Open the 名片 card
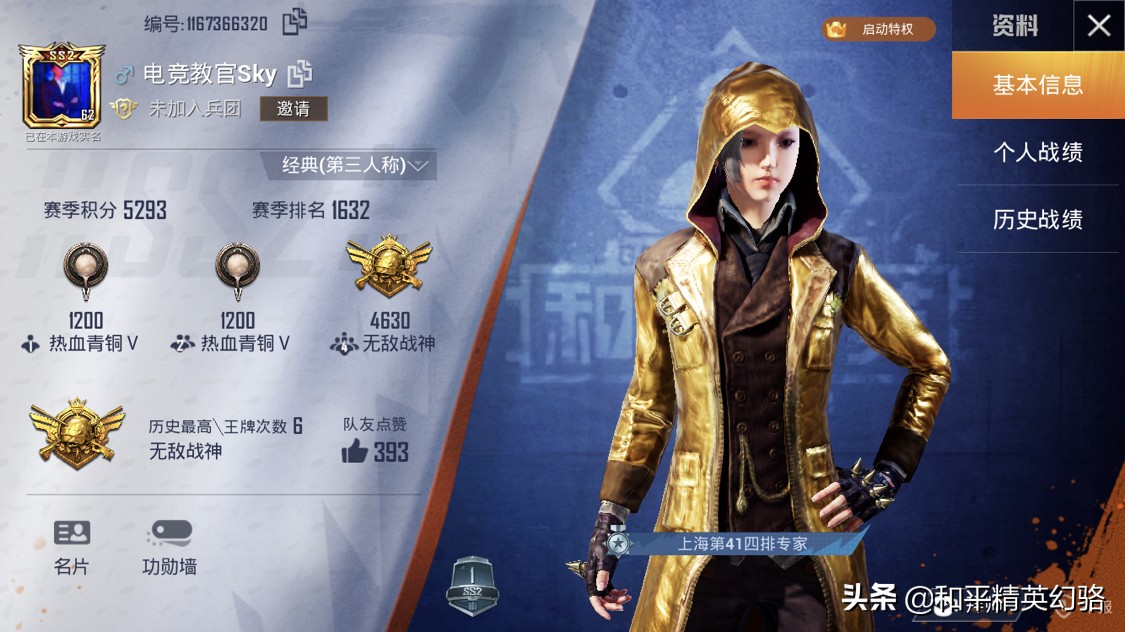 pyautogui.click(x=71, y=547)
